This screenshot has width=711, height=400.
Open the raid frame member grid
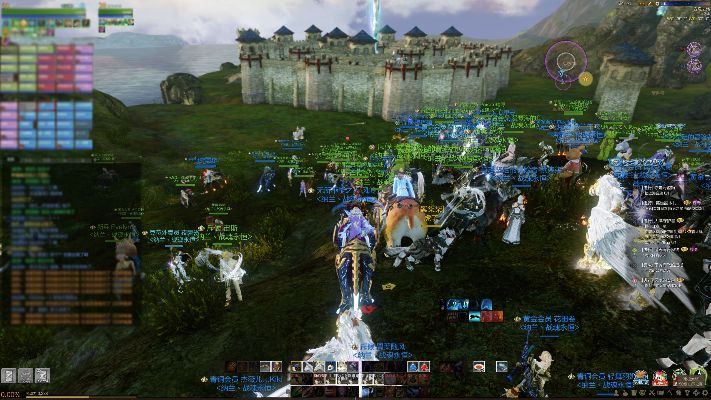pos(46,96)
